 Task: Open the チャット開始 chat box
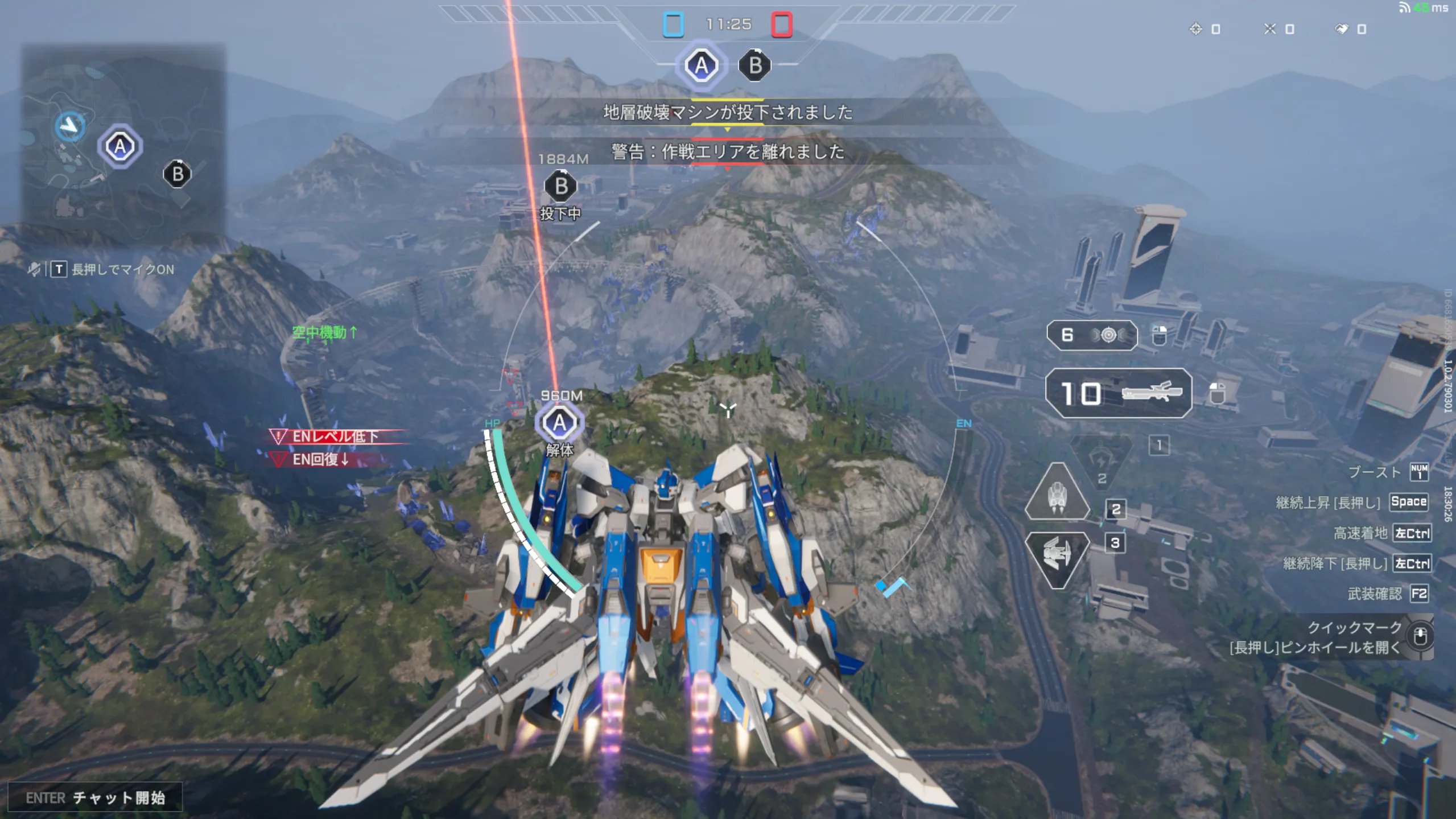coord(95,797)
